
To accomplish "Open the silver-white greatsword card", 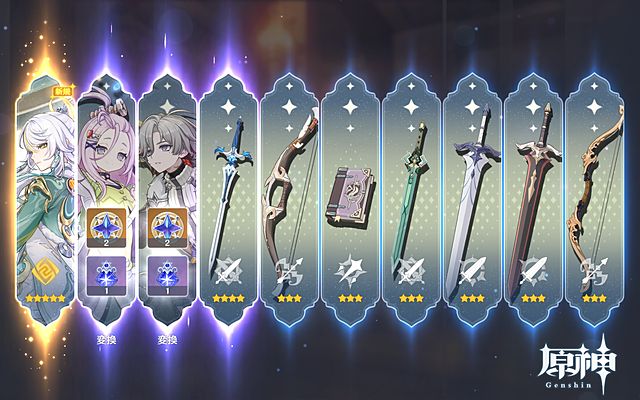I will click(x=473, y=190).
